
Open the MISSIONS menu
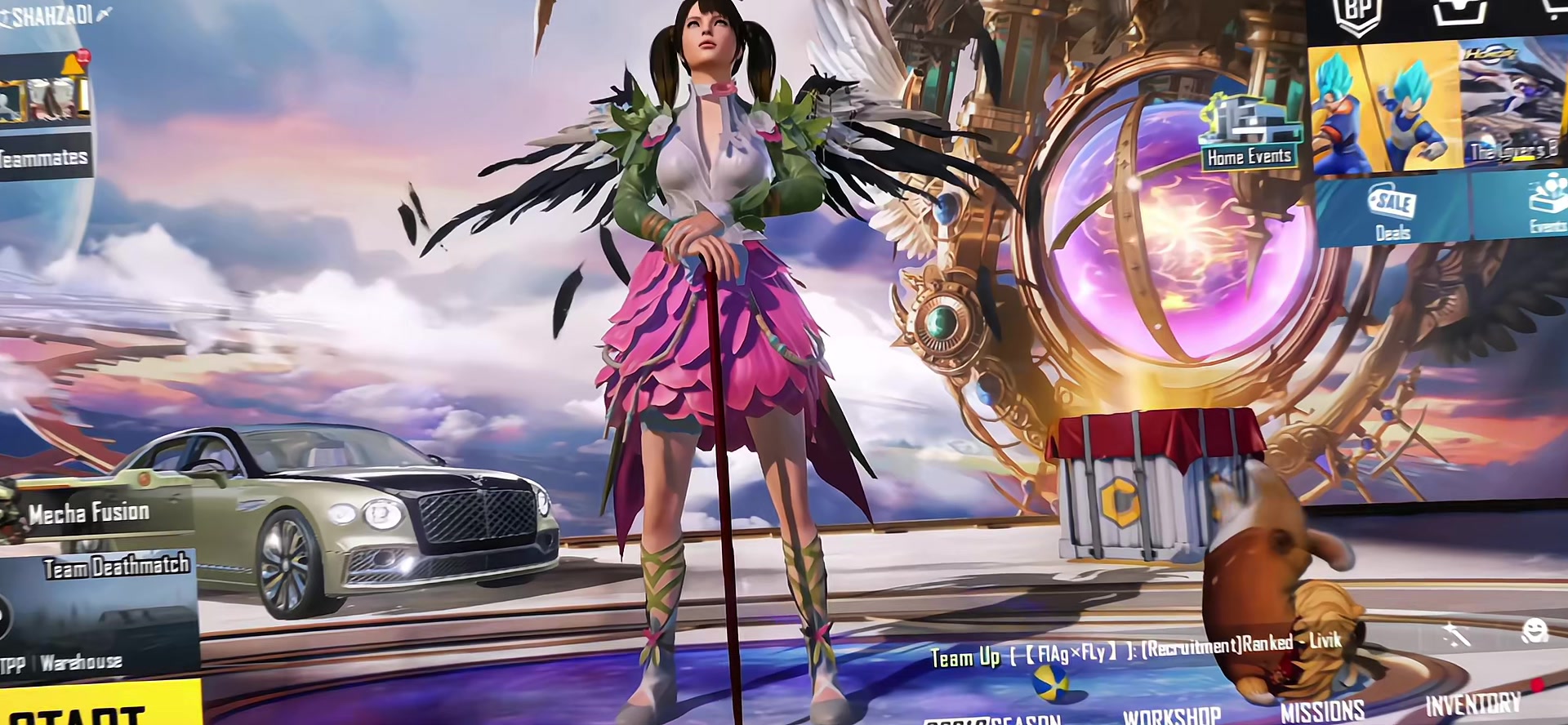click(x=1322, y=711)
